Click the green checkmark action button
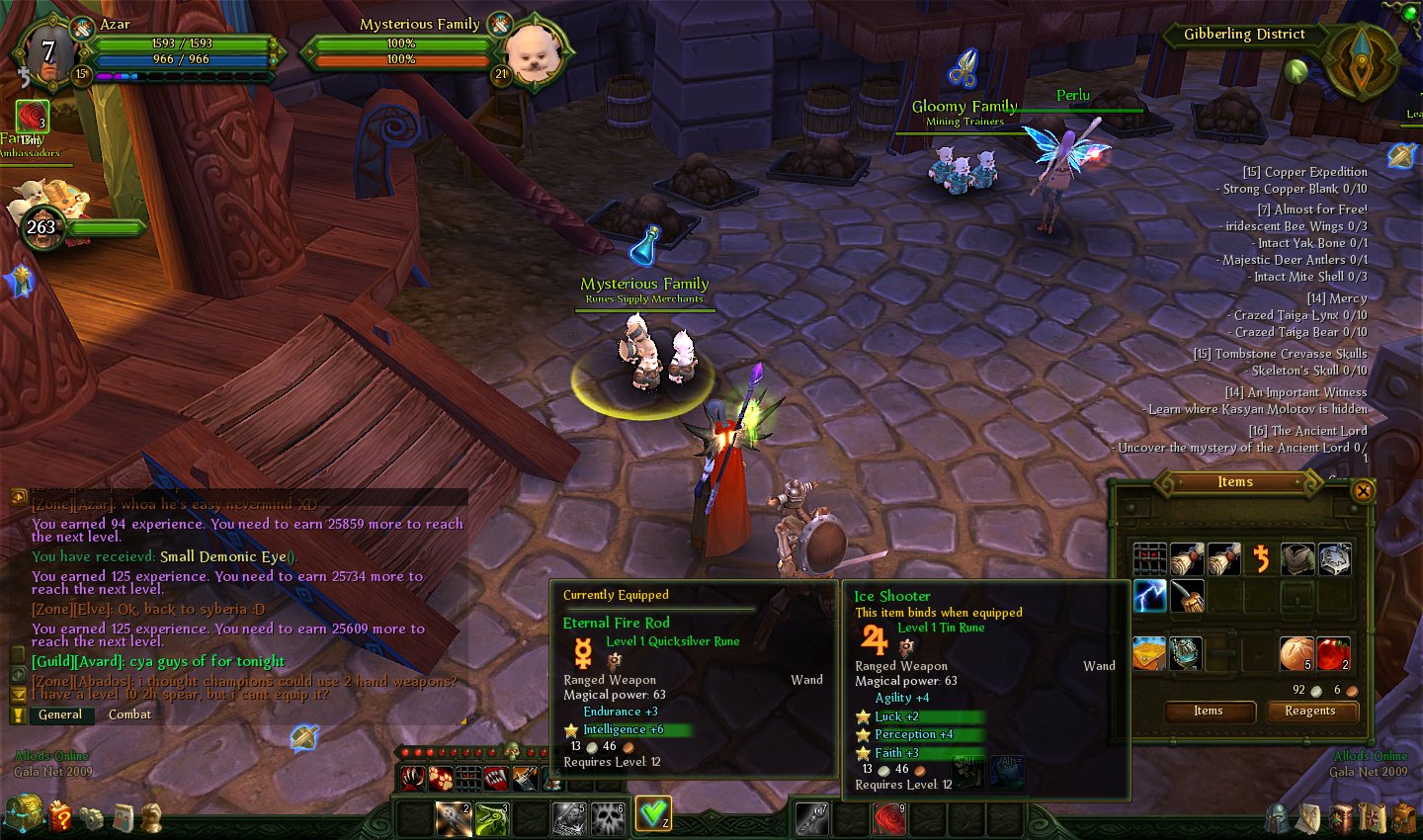The image size is (1423, 840). (x=653, y=814)
